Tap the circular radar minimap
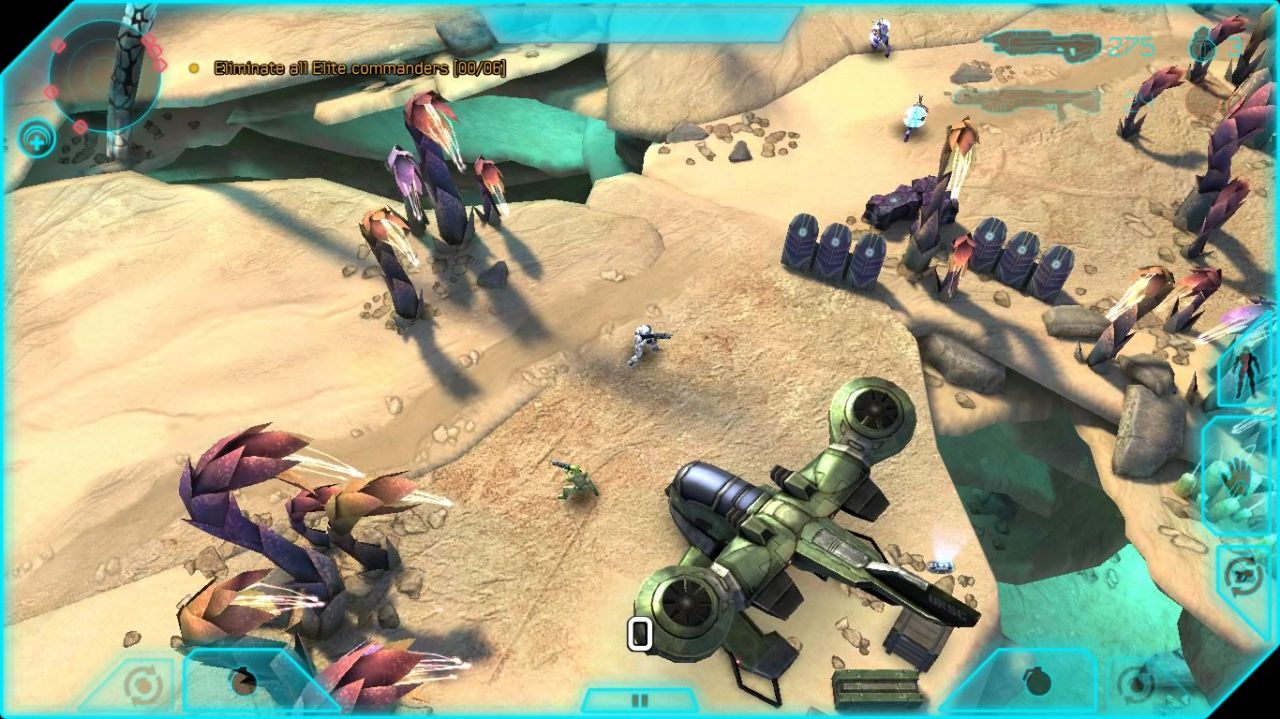Screen dimensions: 1280x719 (104, 77)
